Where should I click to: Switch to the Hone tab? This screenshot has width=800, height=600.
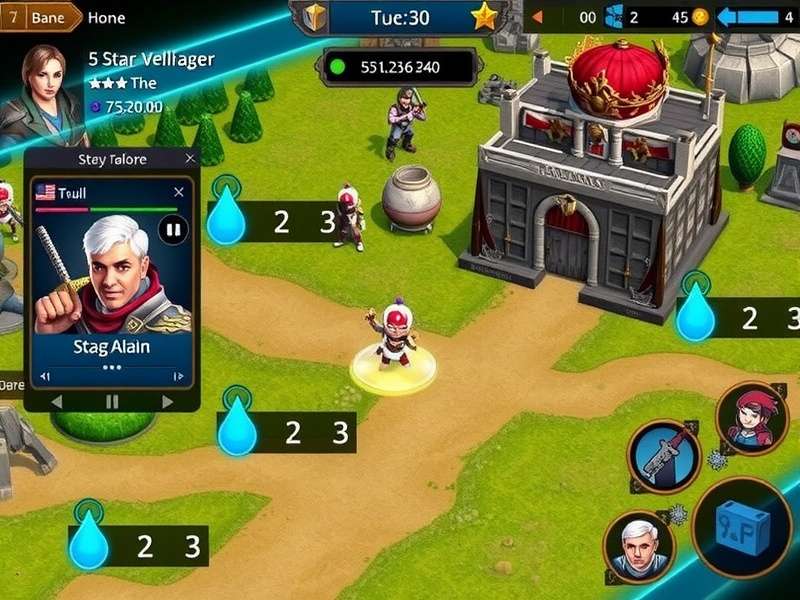click(x=106, y=17)
